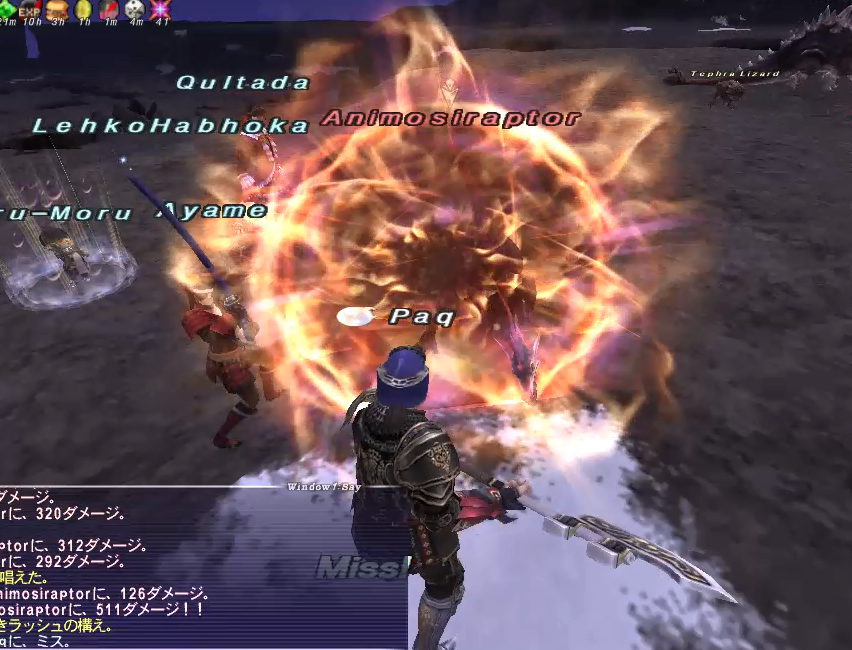Select the pink starburst status icon
This screenshot has height=650, width=852.
160,9
